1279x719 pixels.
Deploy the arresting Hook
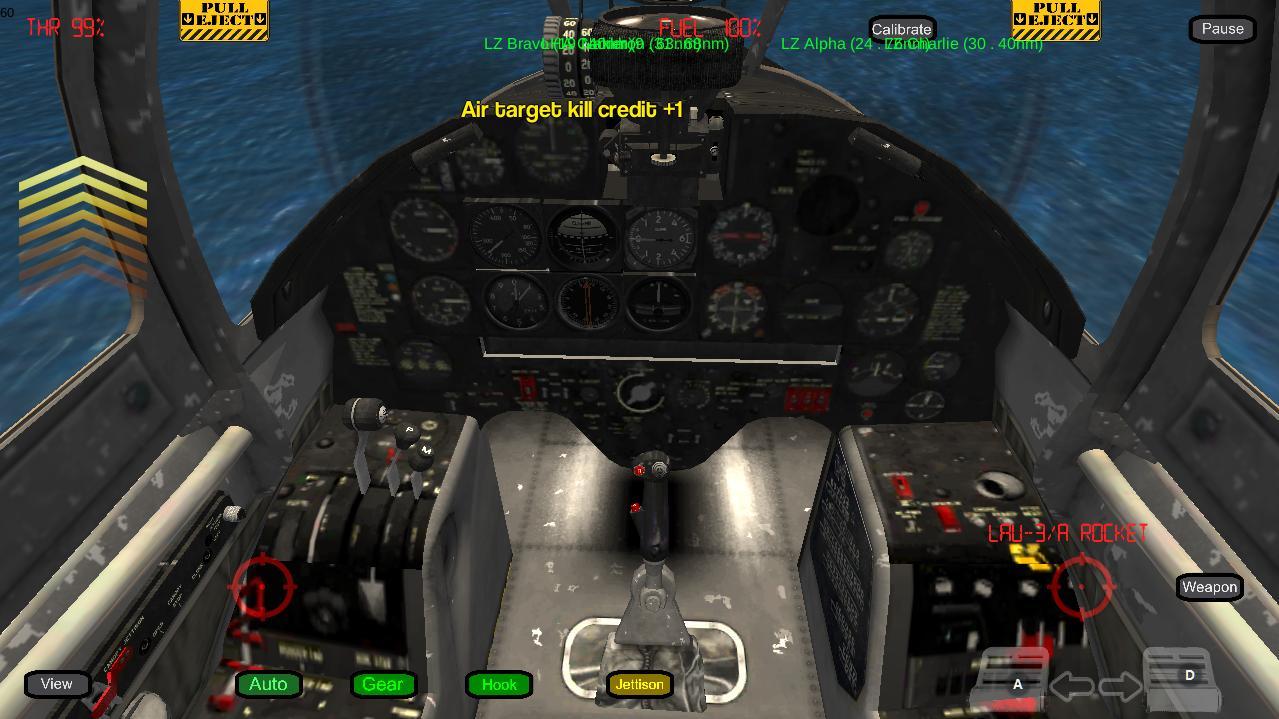[499, 684]
